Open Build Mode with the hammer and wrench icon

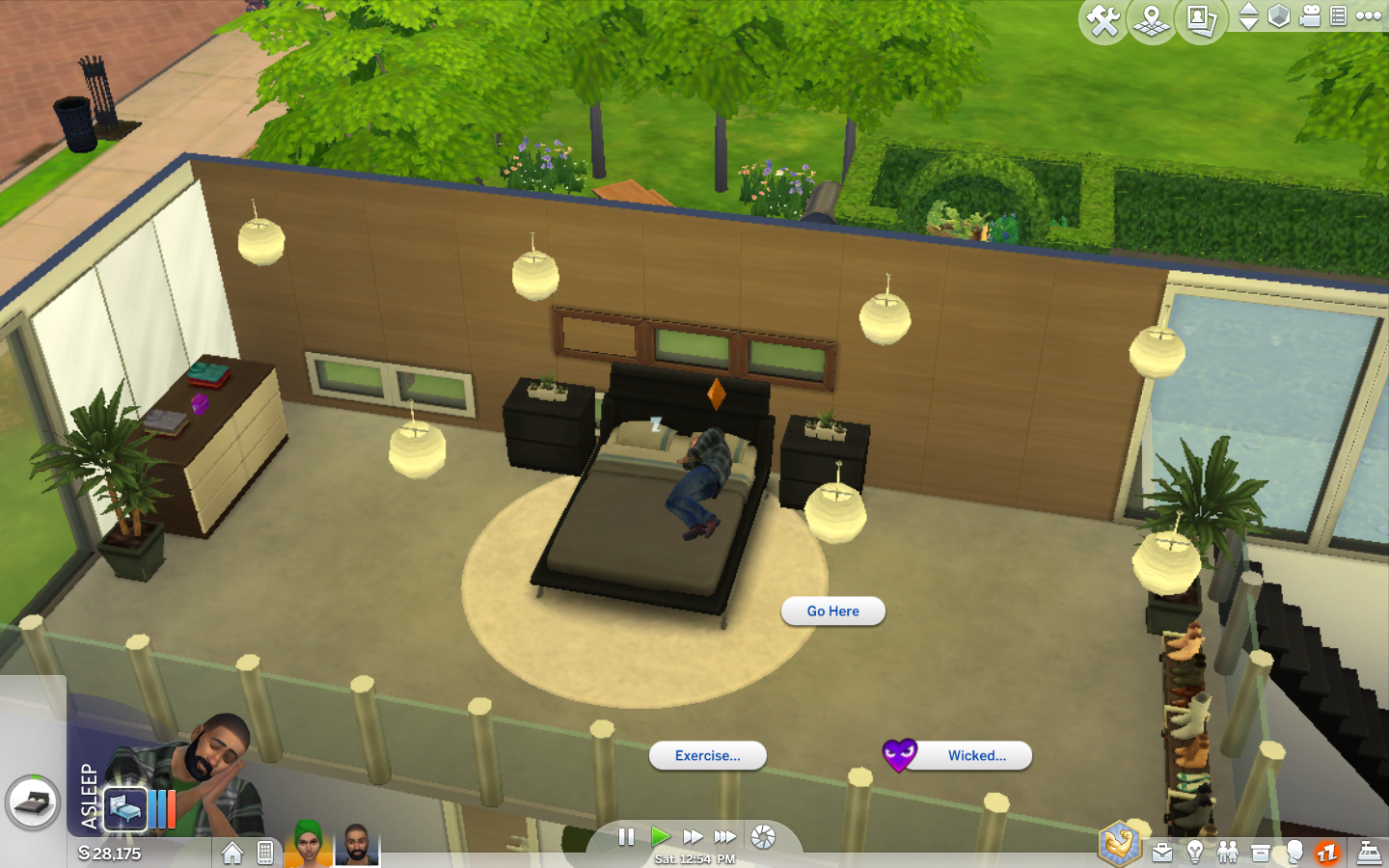pyautogui.click(x=1103, y=17)
